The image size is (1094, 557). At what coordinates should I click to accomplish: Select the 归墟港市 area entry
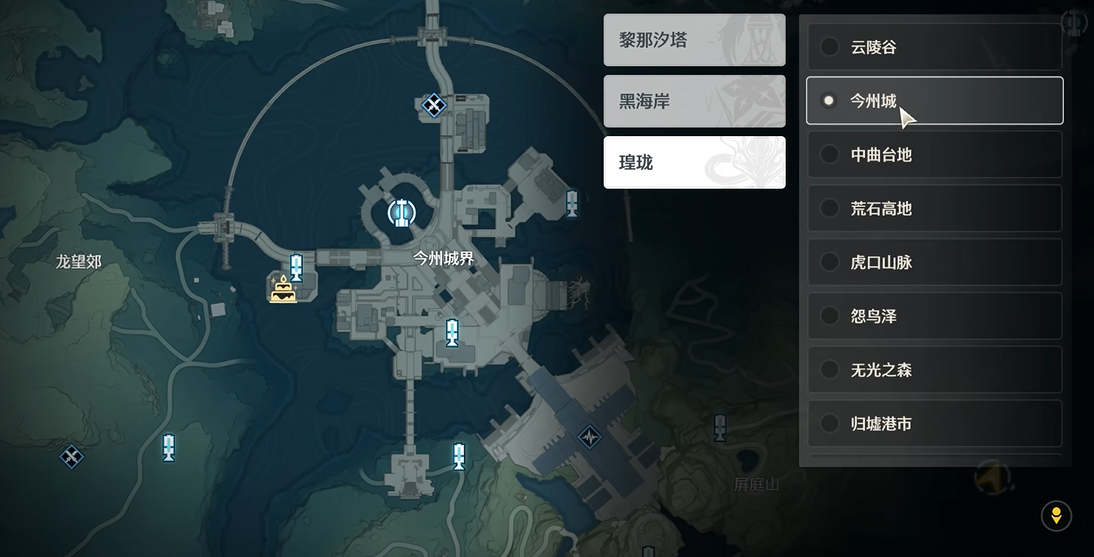pyautogui.click(x=934, y=424)
